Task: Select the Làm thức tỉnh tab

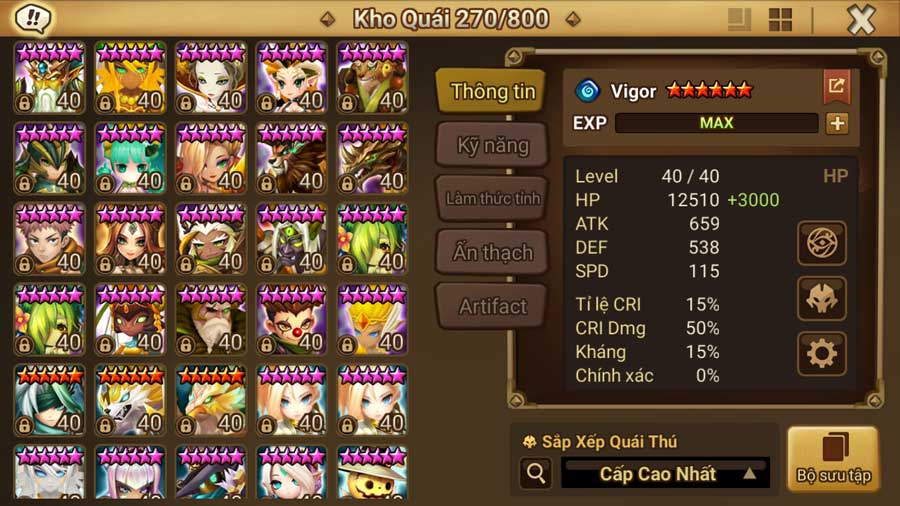Action: tap(492, 198)
